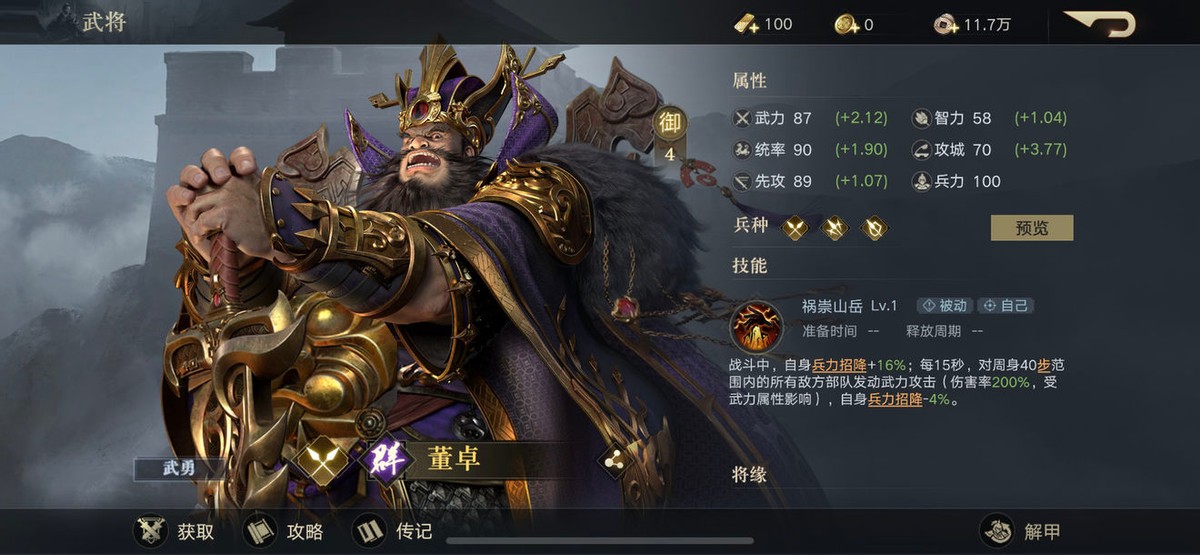Click the gold ingot currency icon
The image size is (1200, 555).
pos(747,24)
